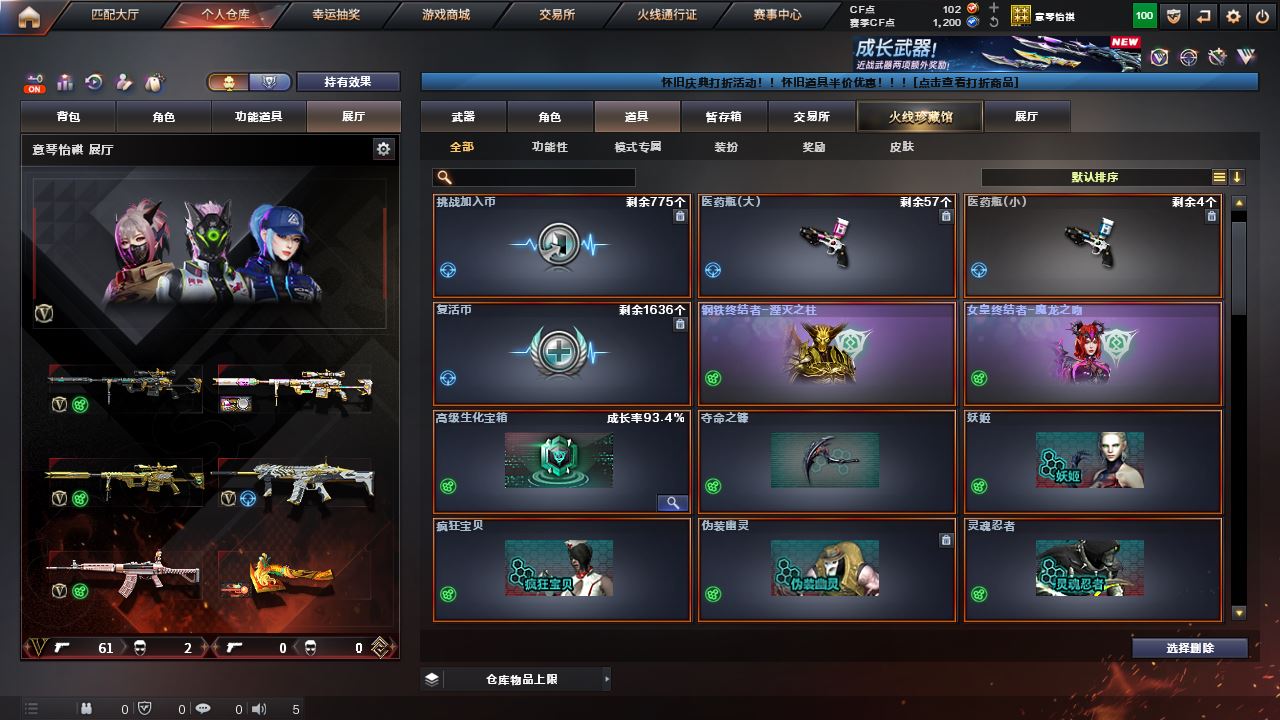Screen dimensions: 1280x720
Task: Switch to the 暂存箱 tab
Action: pyautogui.click(x=724, y=117)
